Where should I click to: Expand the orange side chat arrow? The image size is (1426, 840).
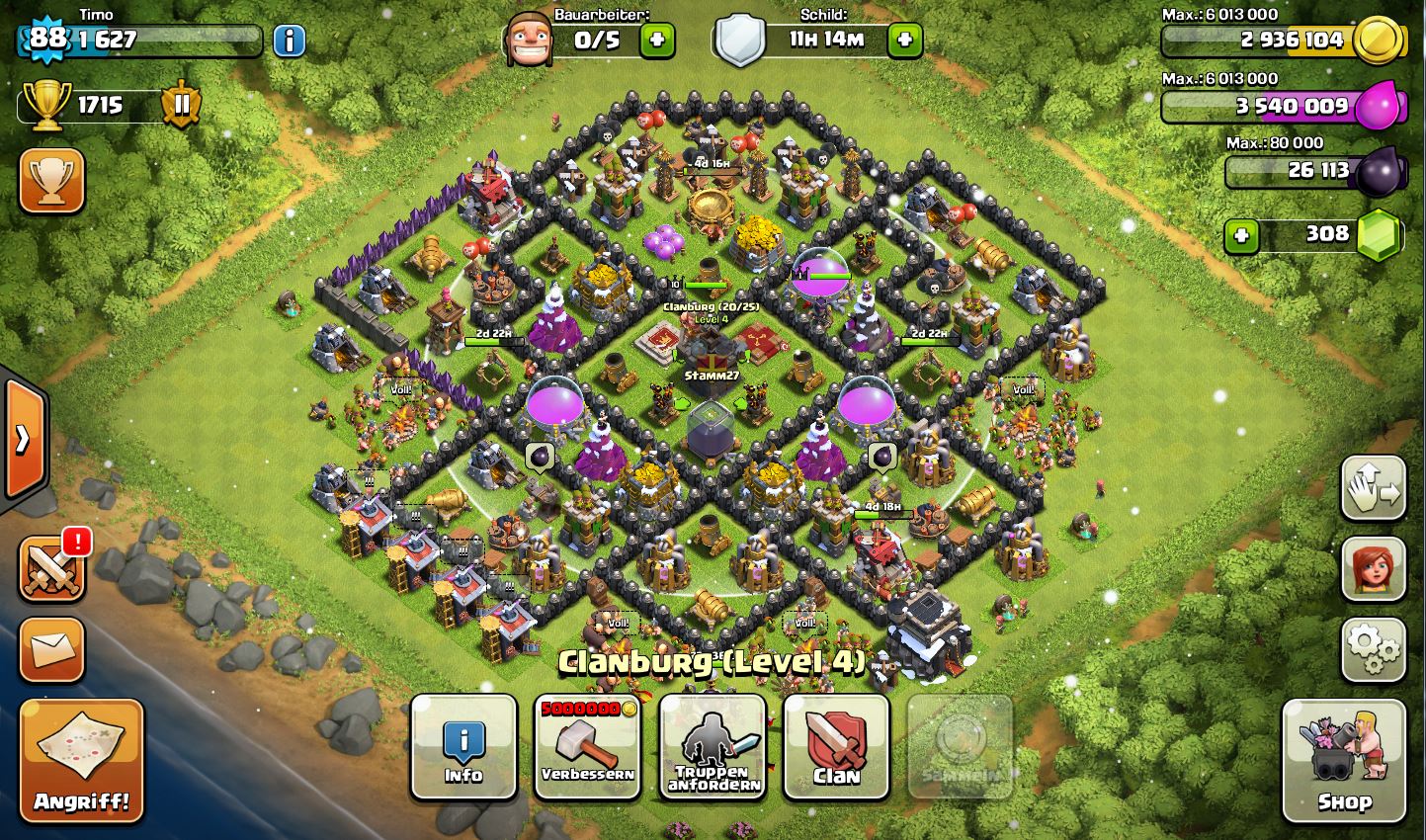23,438
